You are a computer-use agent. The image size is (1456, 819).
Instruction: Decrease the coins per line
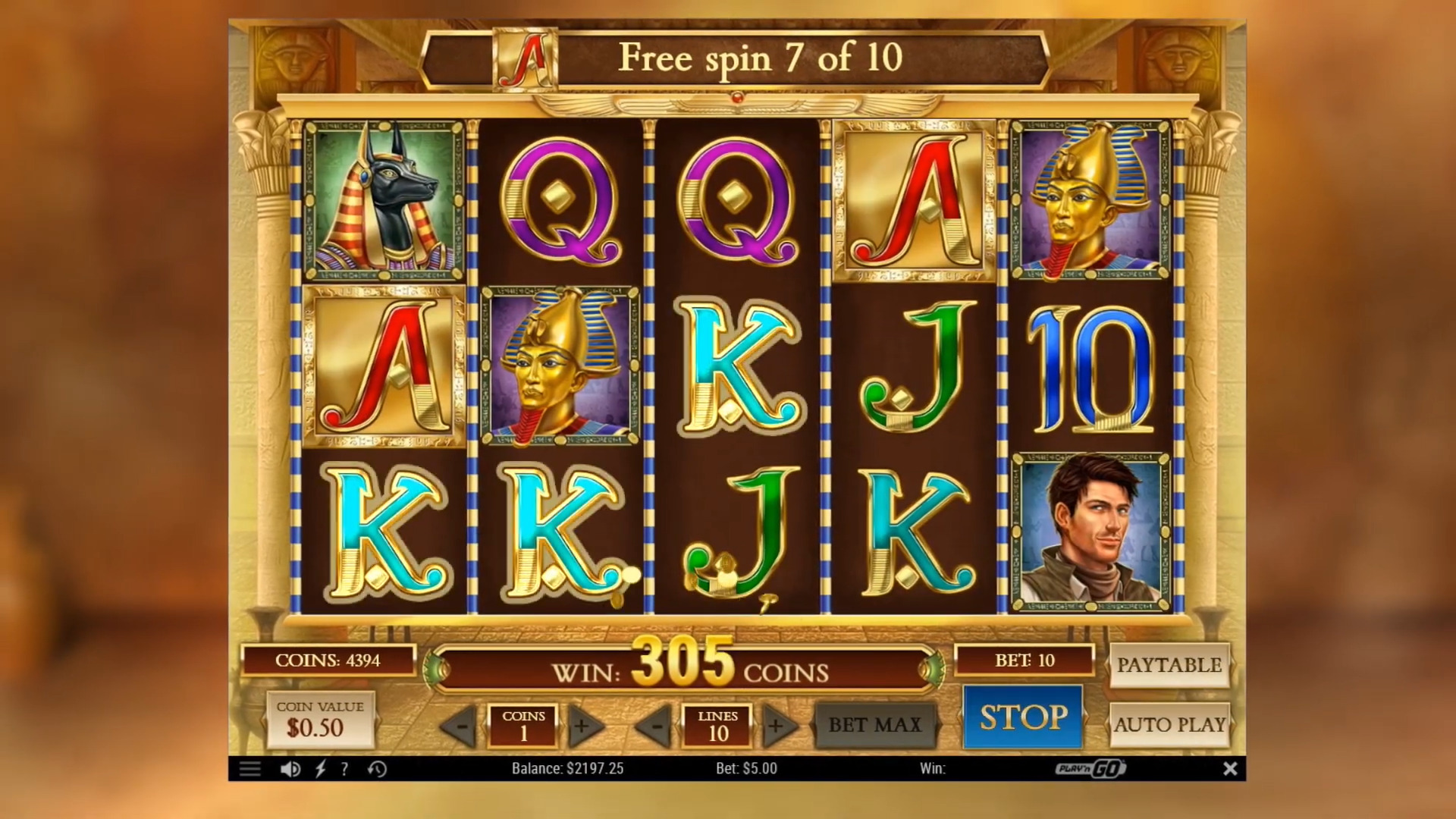[x=461, y=726]
